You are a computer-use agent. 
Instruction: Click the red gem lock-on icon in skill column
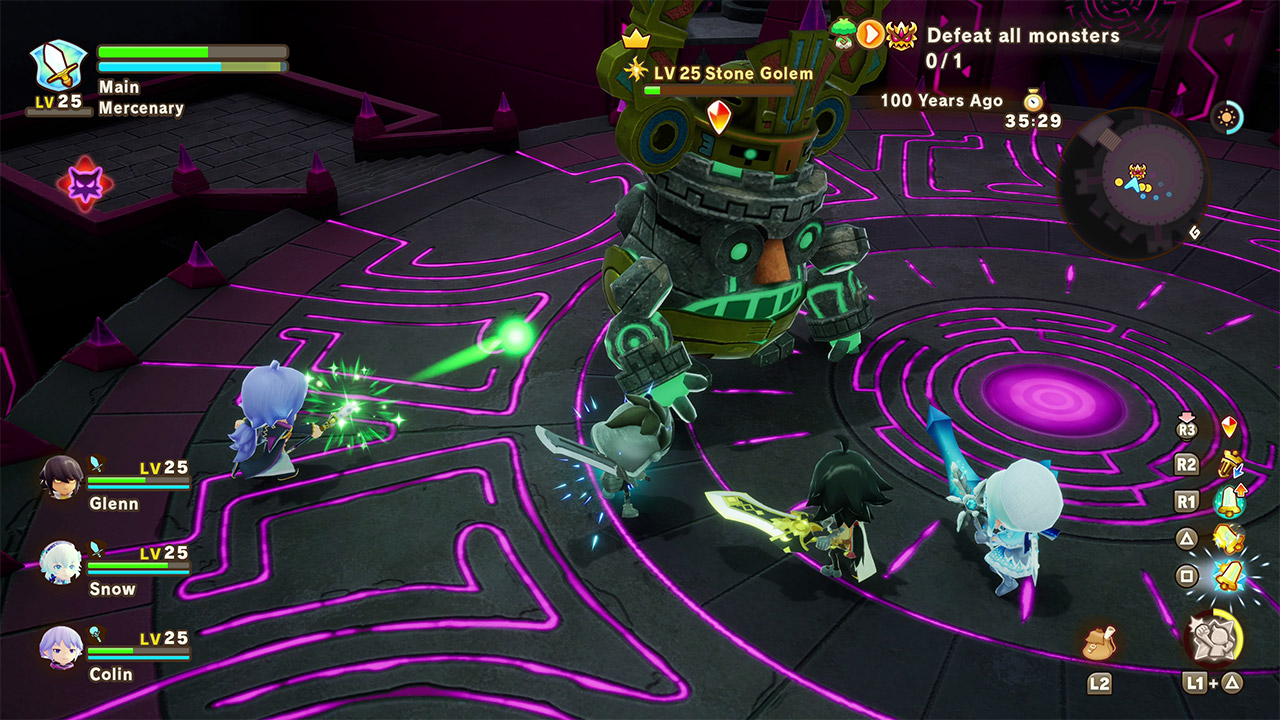[1229, 427]
